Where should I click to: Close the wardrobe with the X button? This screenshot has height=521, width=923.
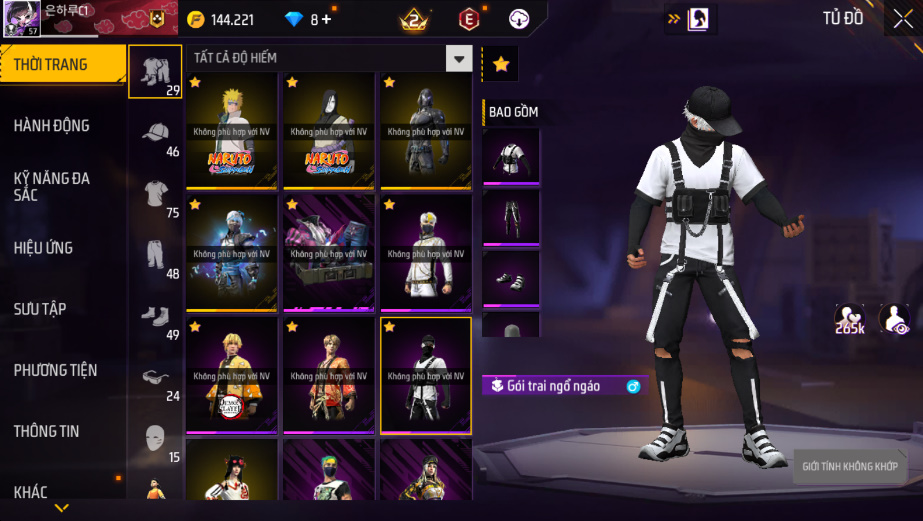coord(903,19)
